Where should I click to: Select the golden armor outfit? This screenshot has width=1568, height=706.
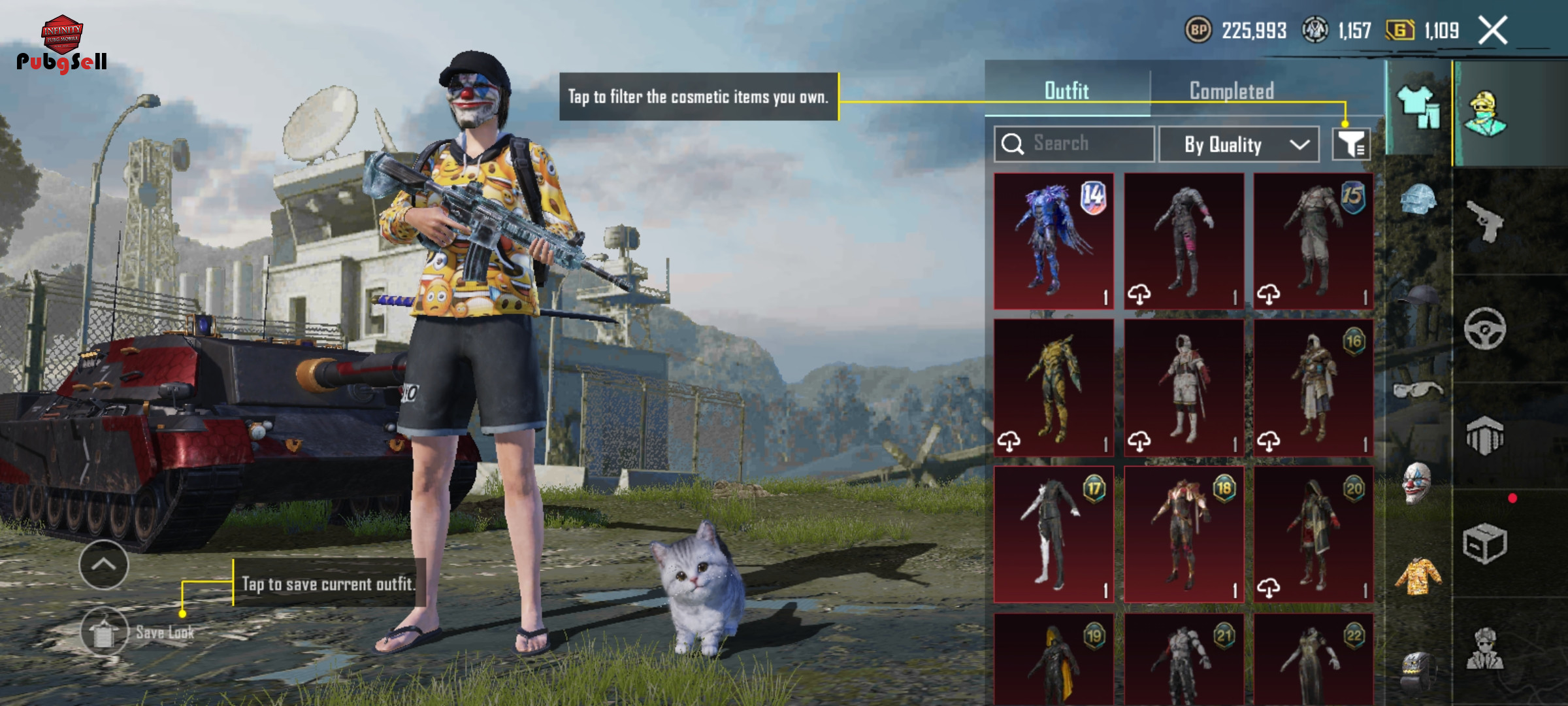[1053, 388]
